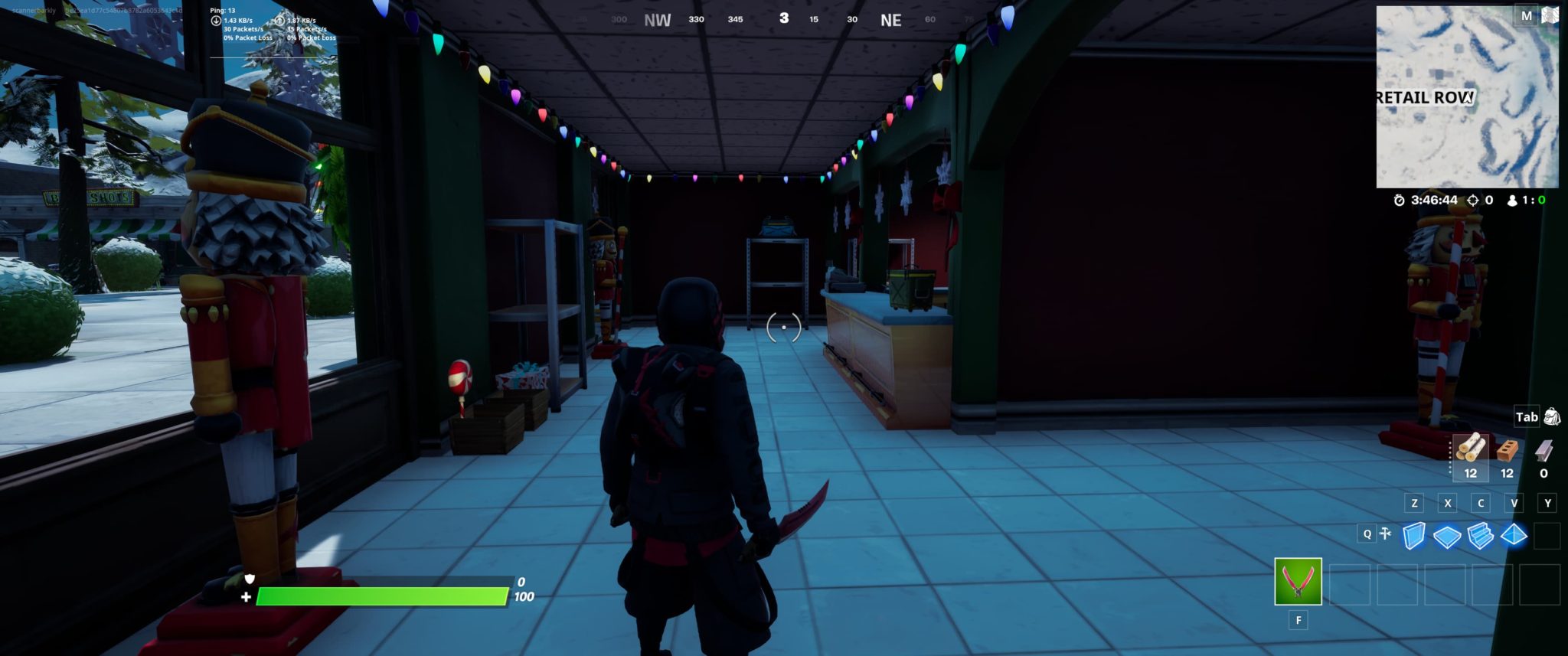
Task: Click the V keybind box above the roof piece
Action: 1514,504
